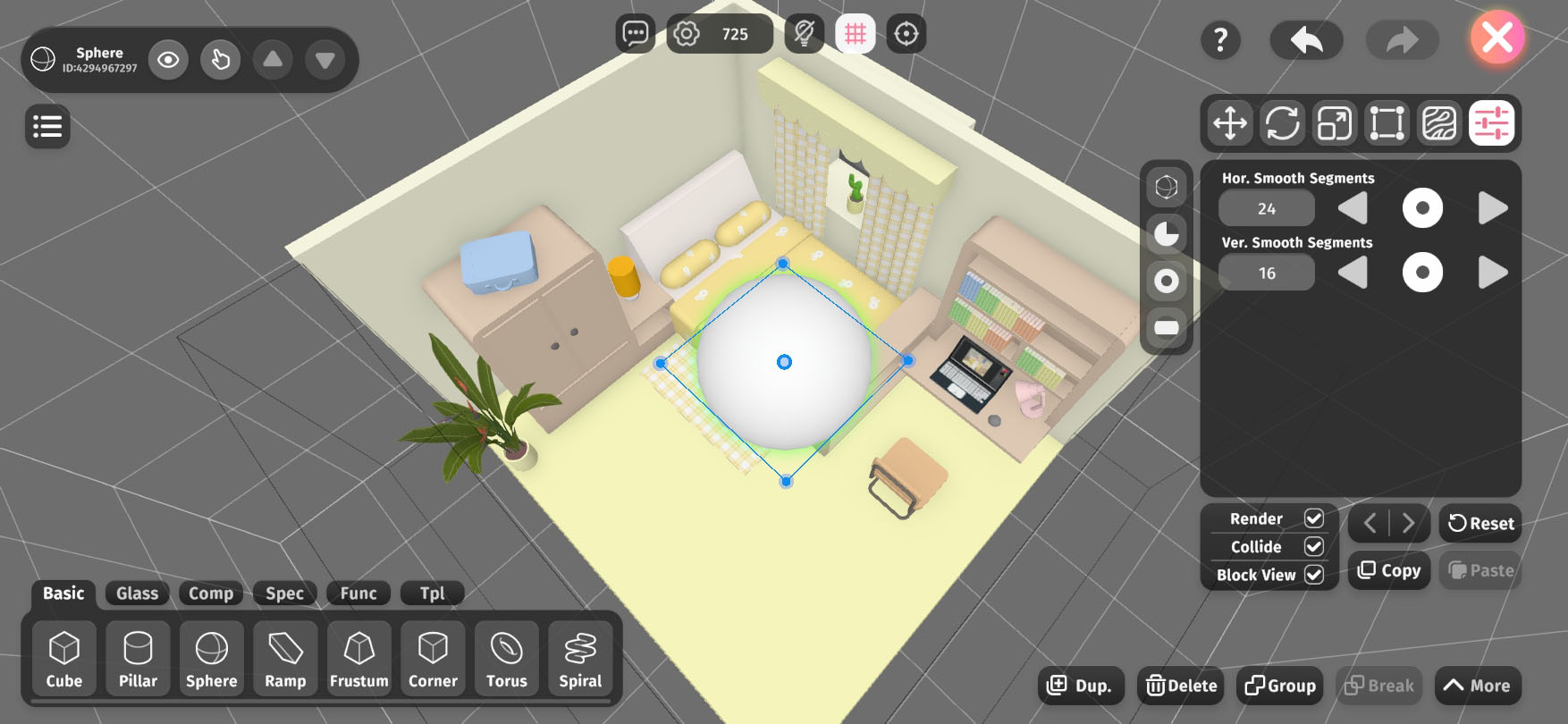Toggle the sphere's eye visibility icon
This screenshot has width=1568, height=724.
(168, 60)
